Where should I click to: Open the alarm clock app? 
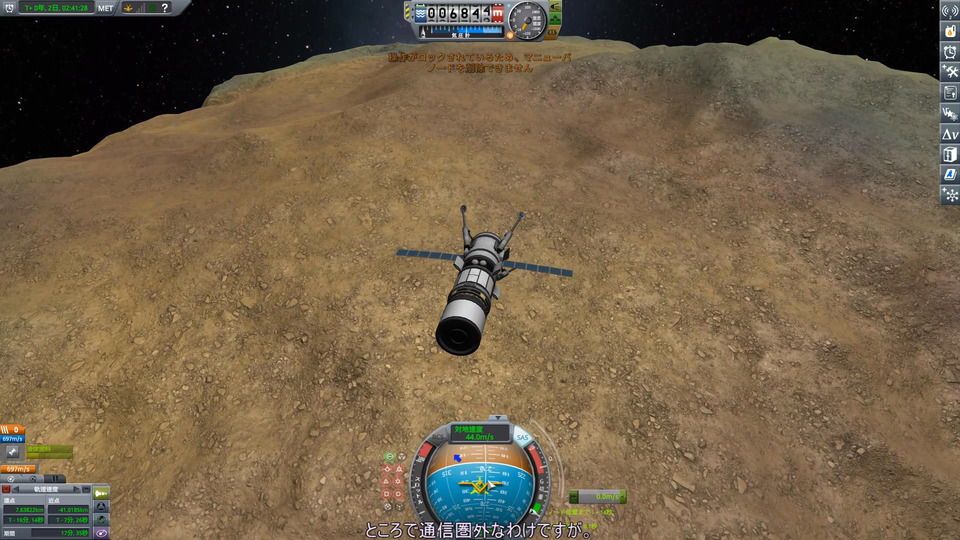950,51
